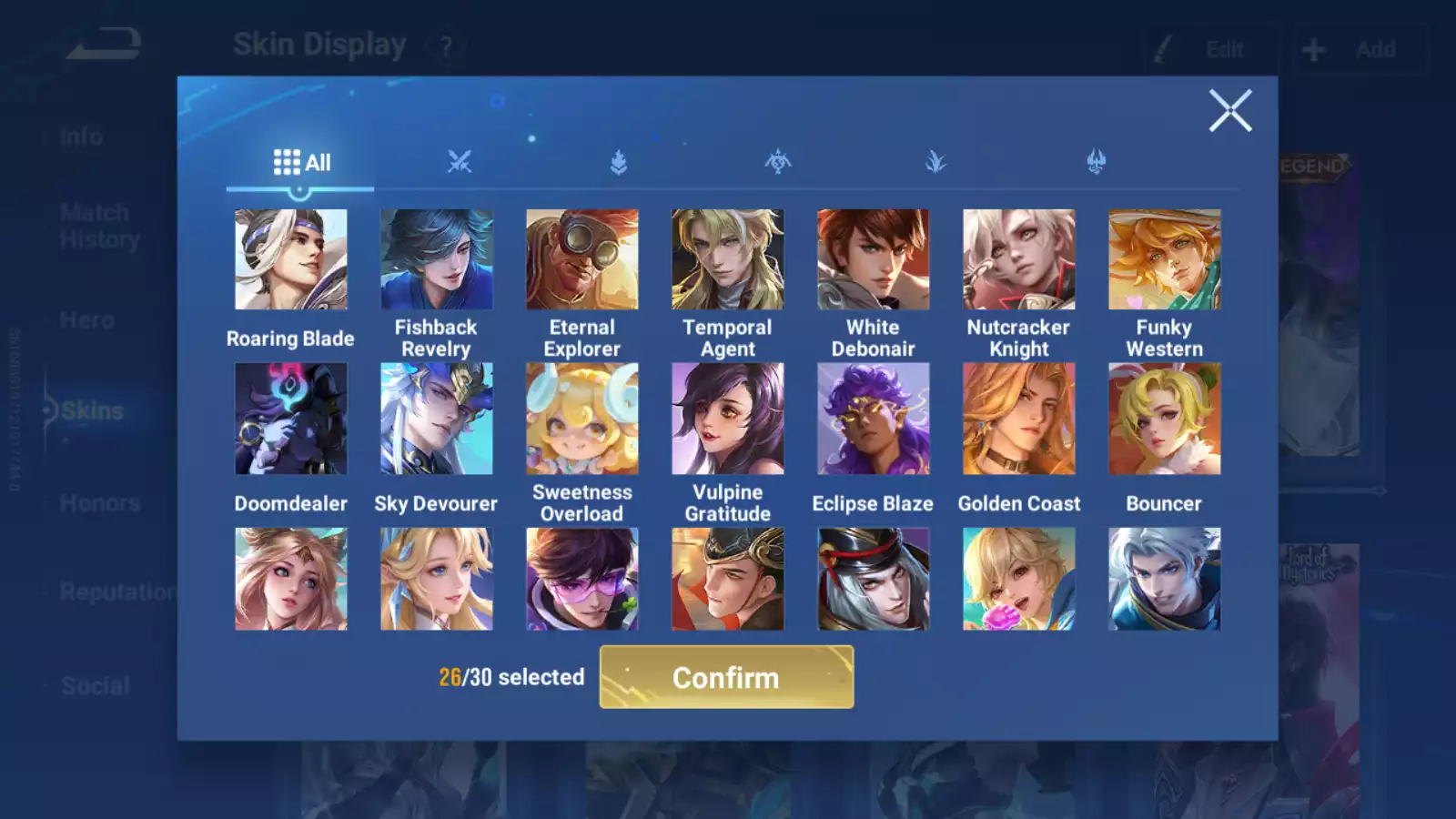Select the Sweetness Overload skin

pyautogui.click(x=581, y=419)
